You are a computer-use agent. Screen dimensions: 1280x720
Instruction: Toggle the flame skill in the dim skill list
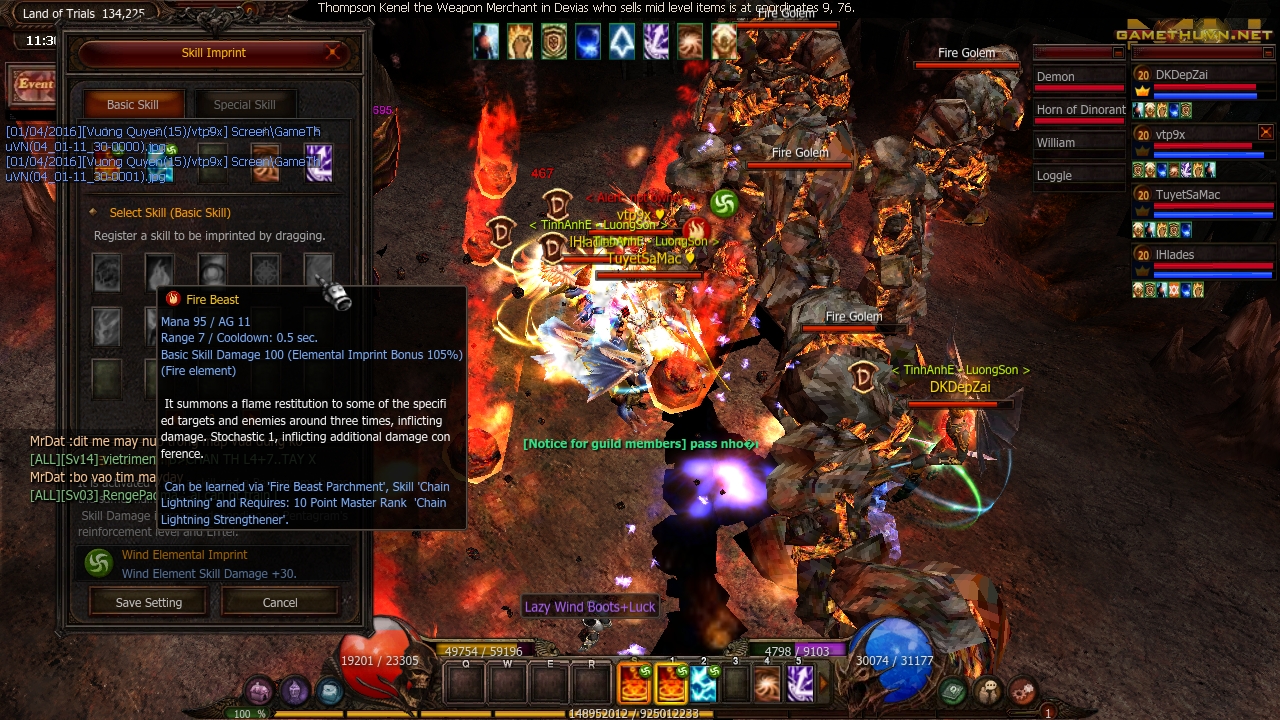coord(160,271)
